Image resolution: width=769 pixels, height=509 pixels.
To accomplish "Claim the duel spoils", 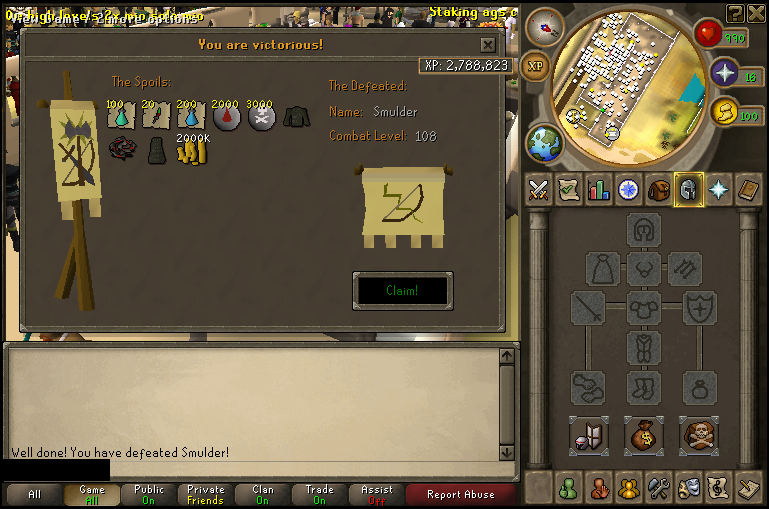I will [402, 290].
